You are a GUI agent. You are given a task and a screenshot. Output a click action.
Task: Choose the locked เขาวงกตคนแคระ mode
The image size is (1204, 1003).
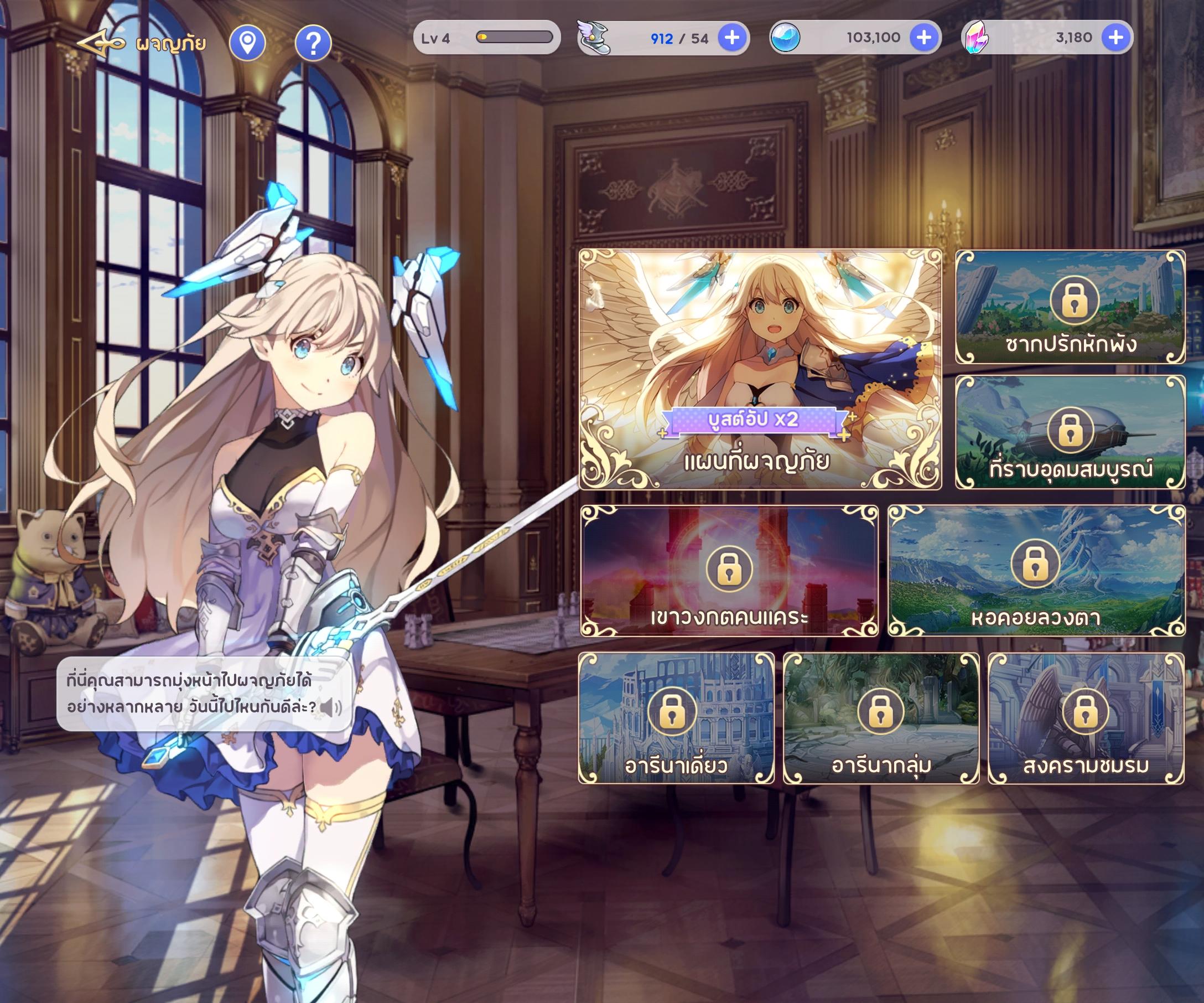(x=729, y=571)
